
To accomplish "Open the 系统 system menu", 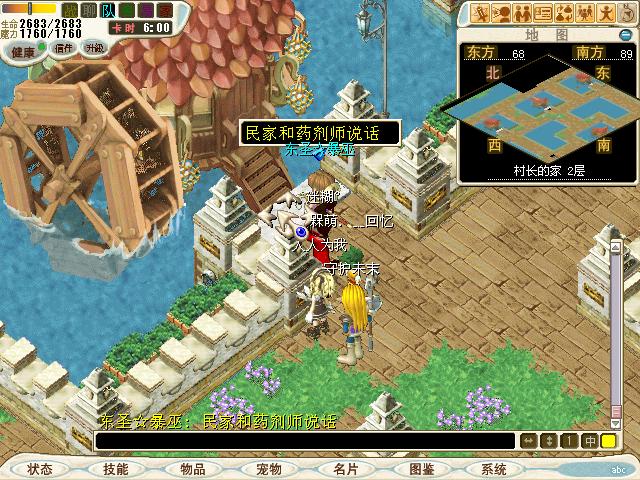I will click(494, 469).
